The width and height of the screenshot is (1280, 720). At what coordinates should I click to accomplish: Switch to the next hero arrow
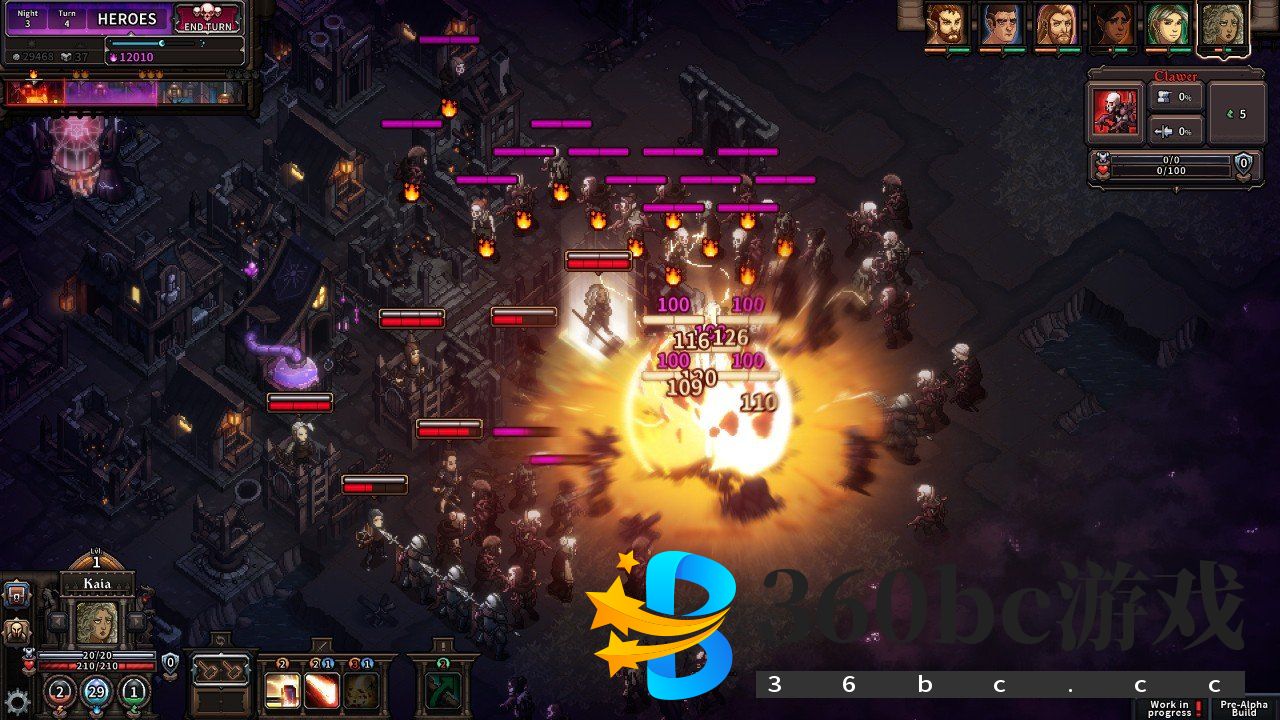coord(137,622)
